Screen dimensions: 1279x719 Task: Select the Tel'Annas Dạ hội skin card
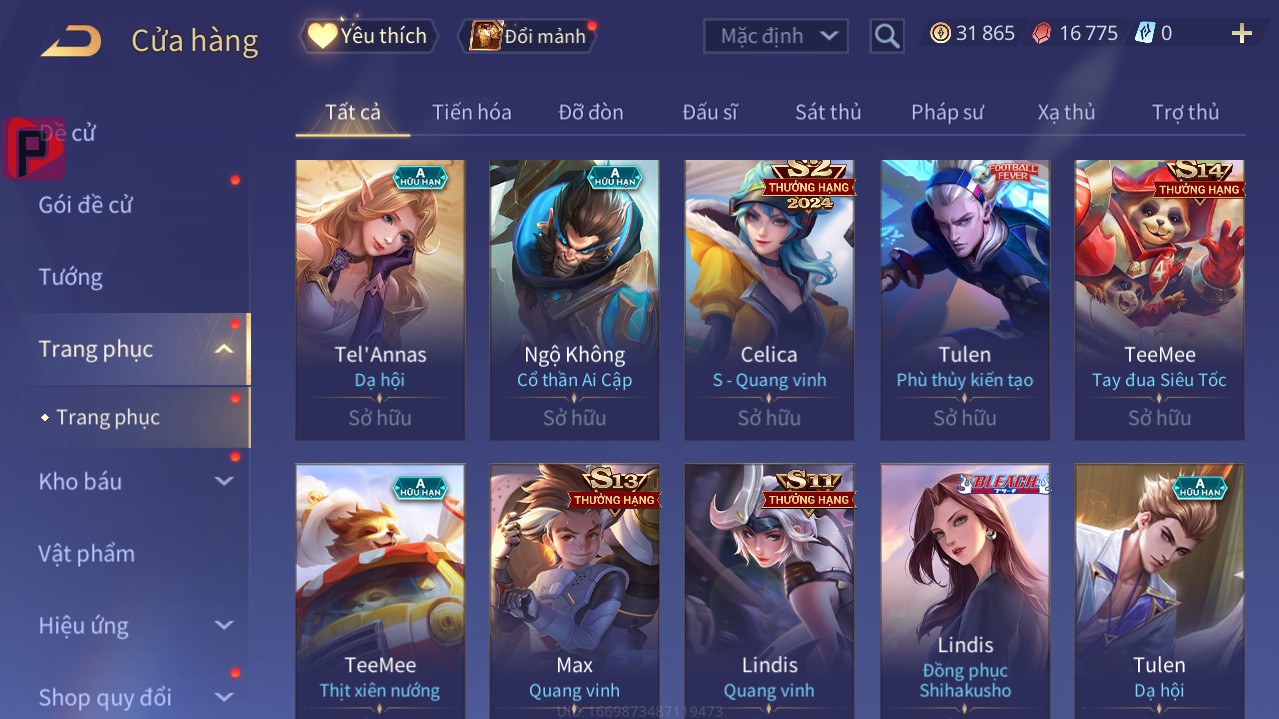coord(380,299)
